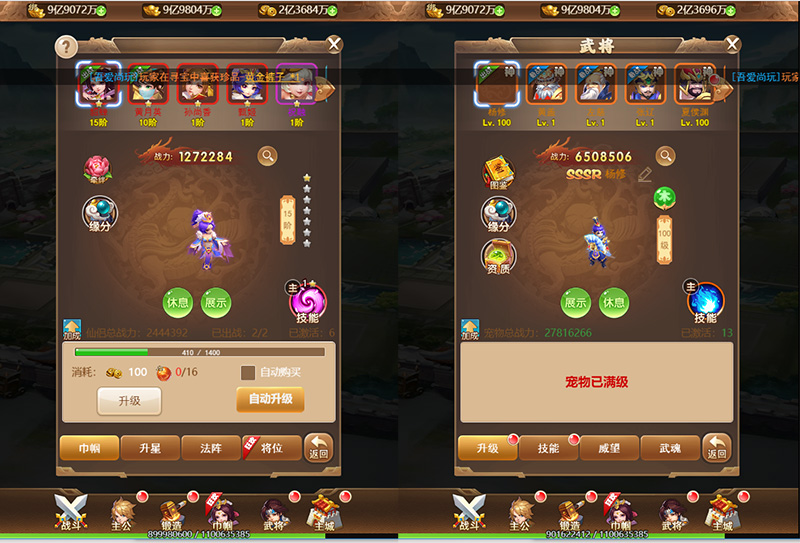Open the pink swirl 技能 skill icon
Screen dimensions: 800x543
tap(307, 301)
